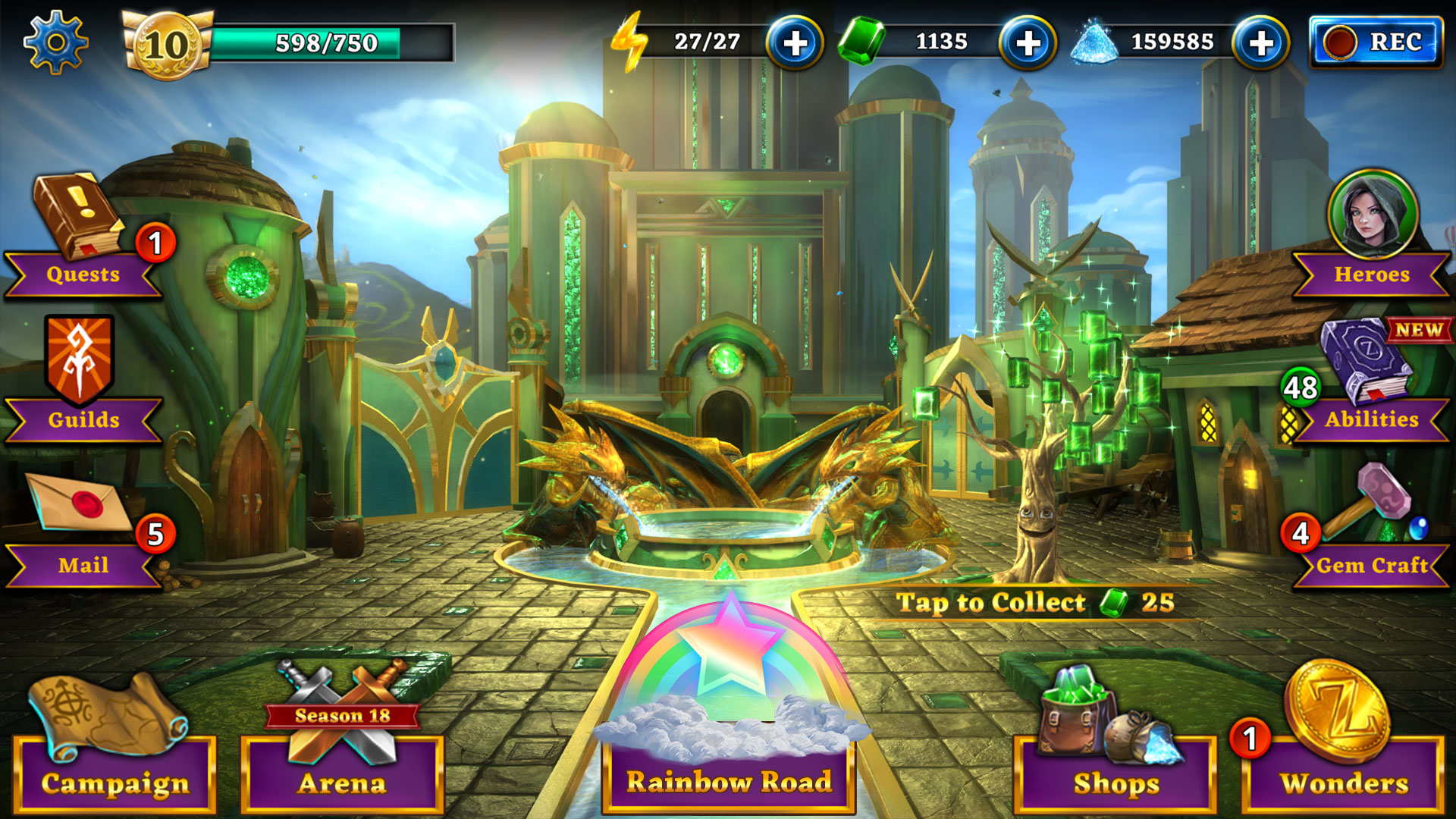Open the settings gear icon
This screenshot has width=1456, height=819.
(x=55, y=42)
